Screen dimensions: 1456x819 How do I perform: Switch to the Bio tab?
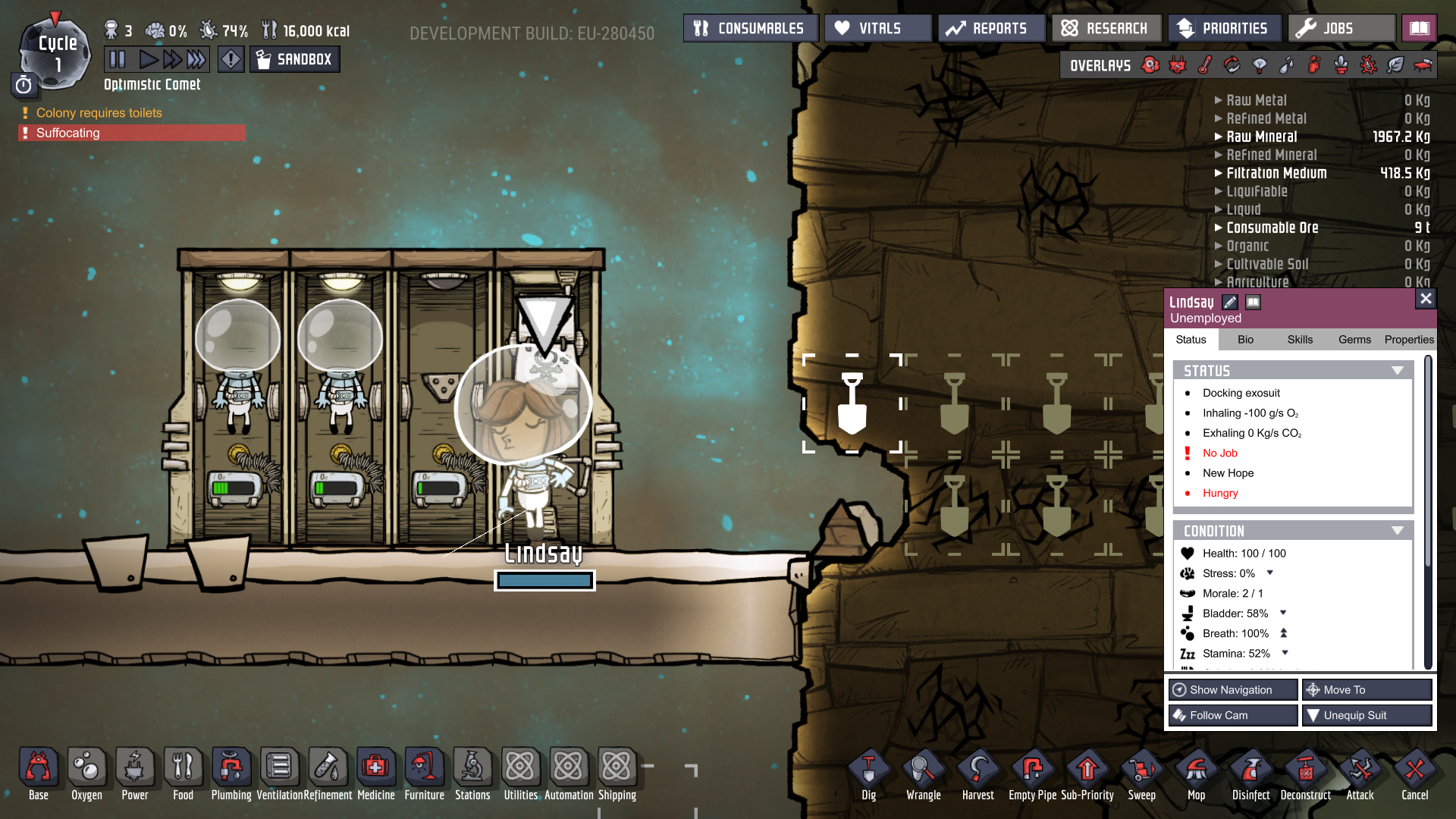[x=1245, y=340]
